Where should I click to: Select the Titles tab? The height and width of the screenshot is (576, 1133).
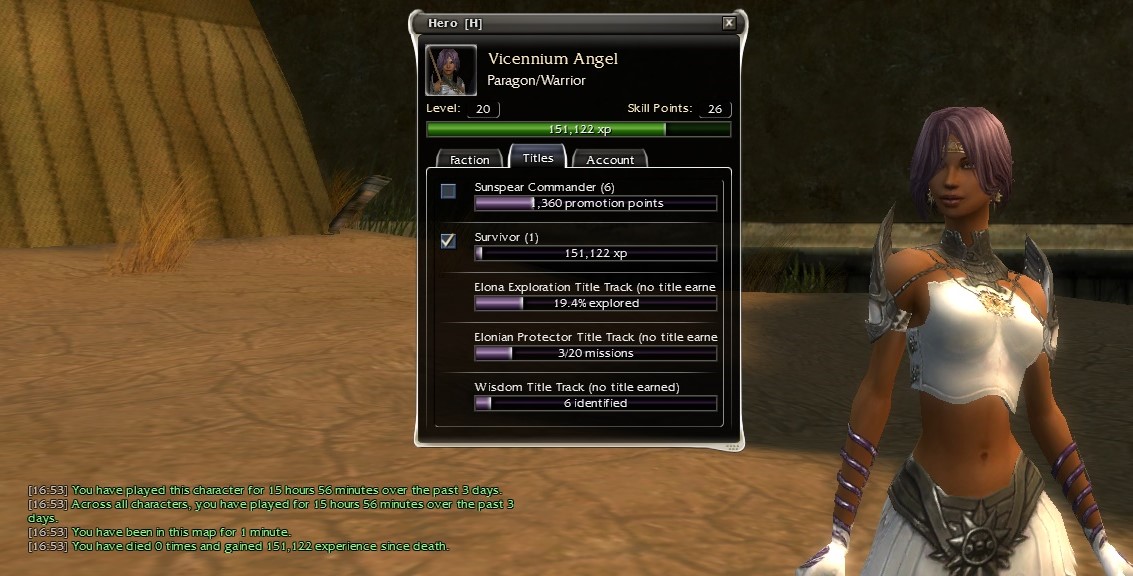538,158
